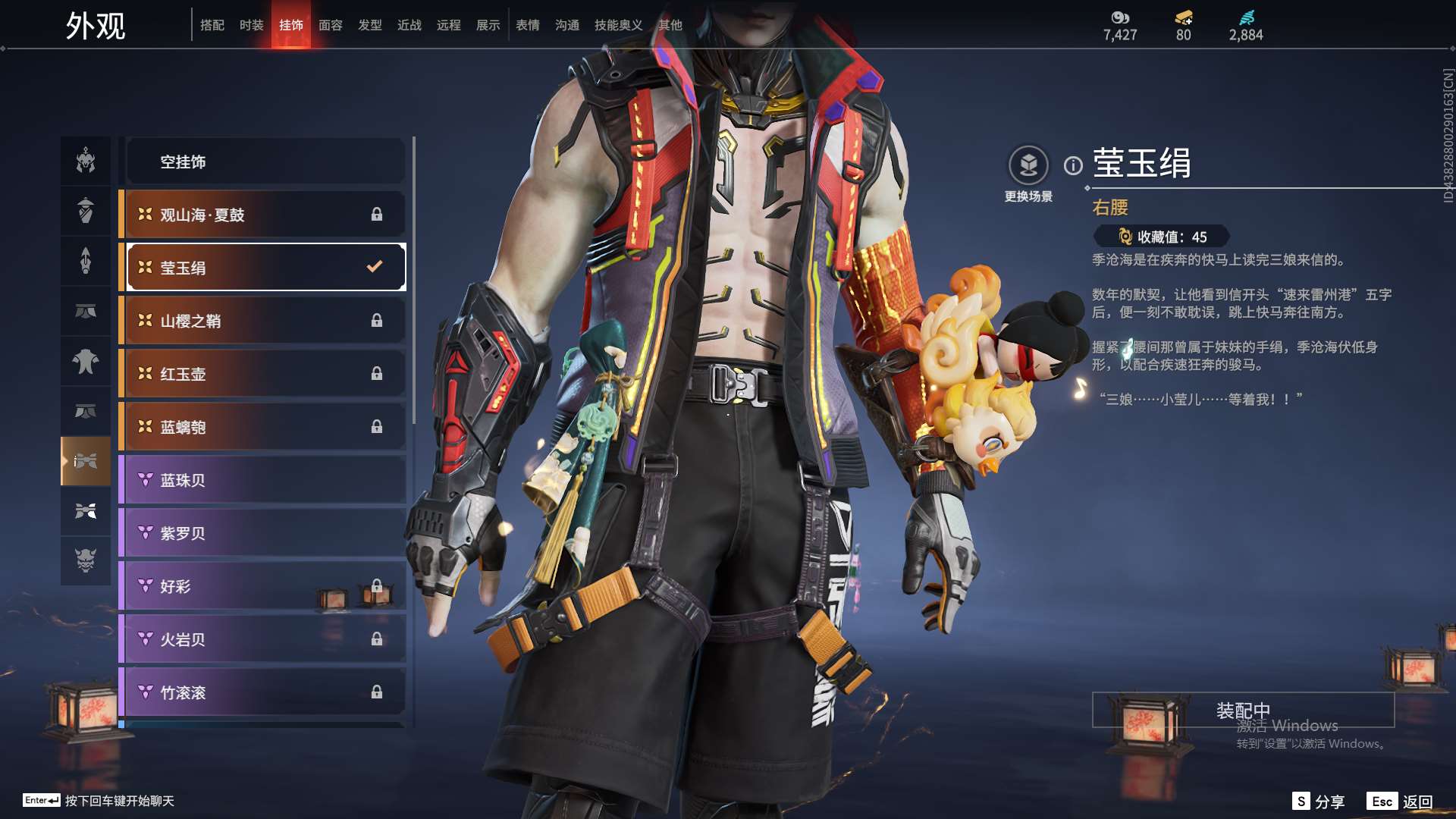Open the 时装 tab
The width and height of the screenshot is (1456, 819).
pos(251,25)
